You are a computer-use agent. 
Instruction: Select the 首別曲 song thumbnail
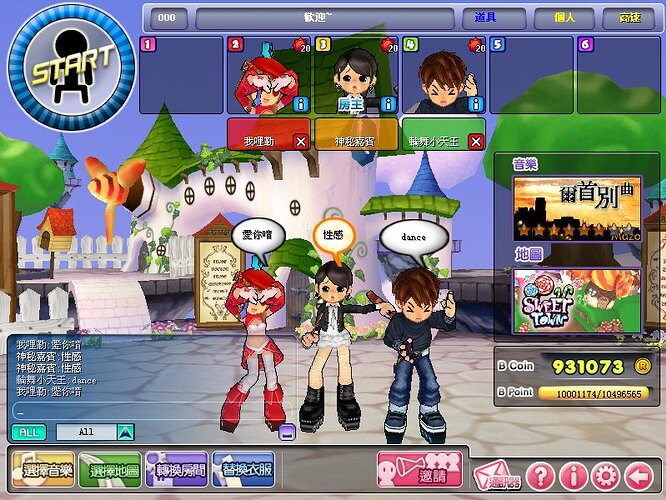(x=576, y=209)
